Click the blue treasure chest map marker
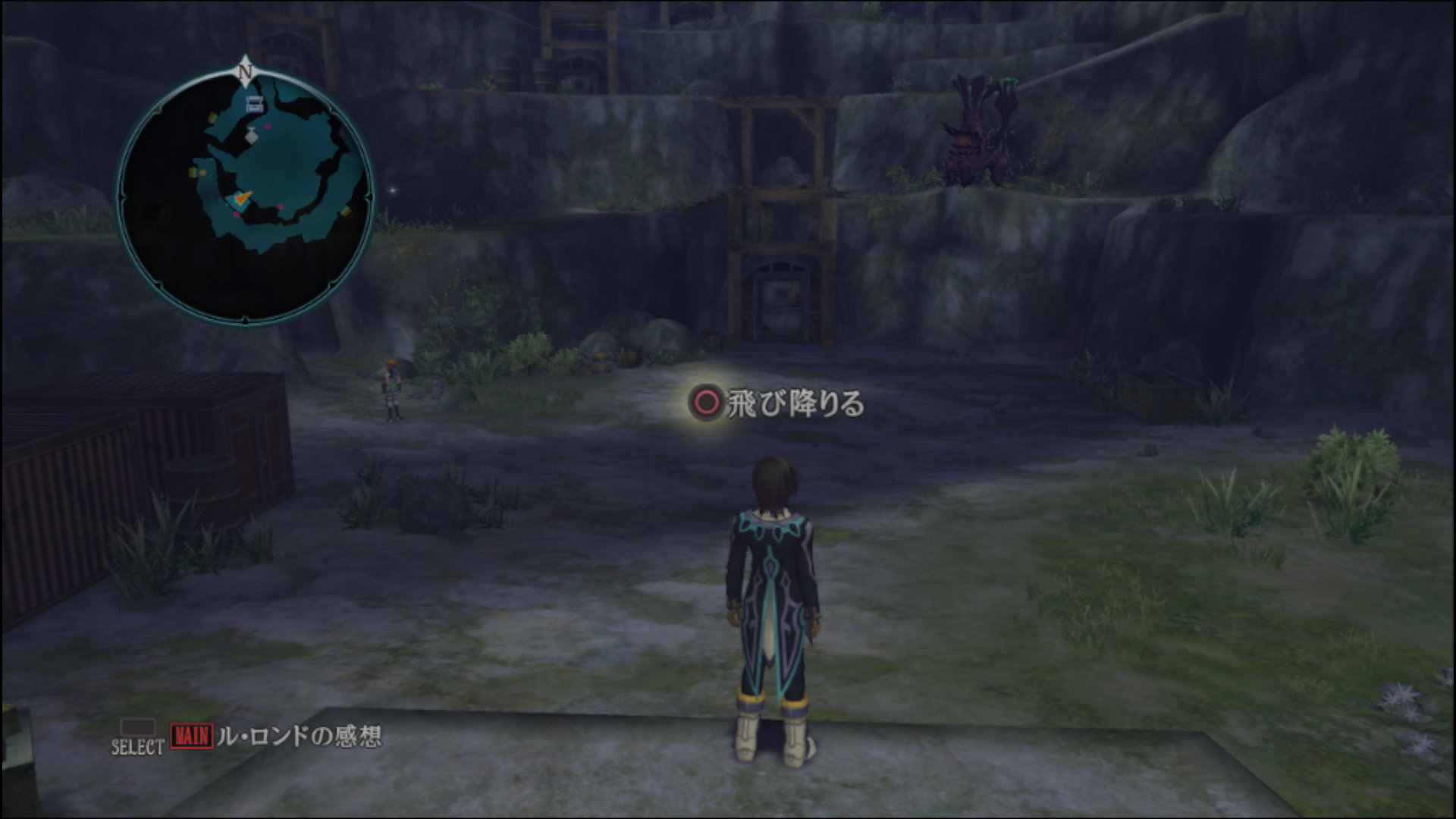 pyautogui.click(x=255, y=105)
